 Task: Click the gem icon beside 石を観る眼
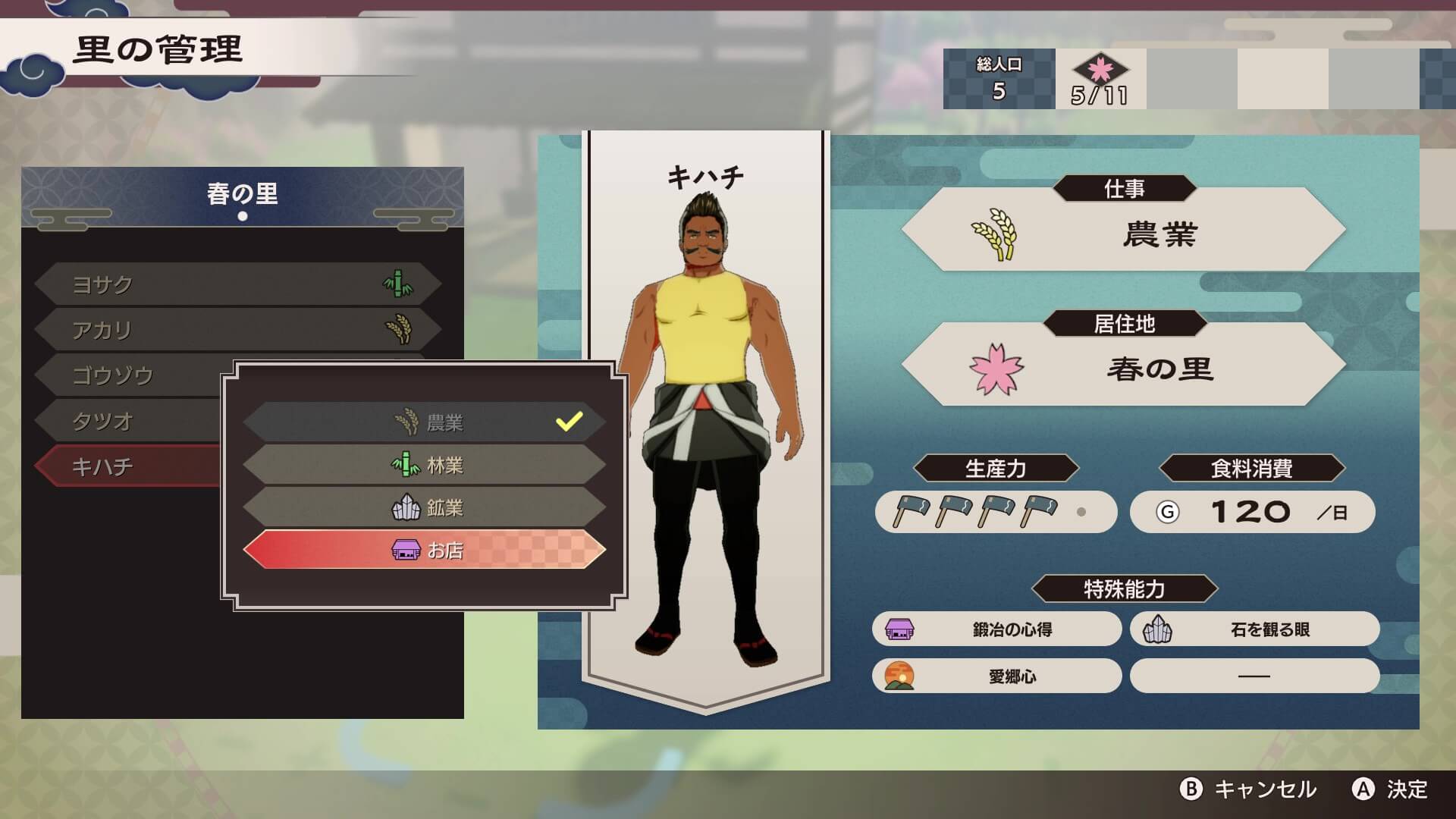[1156, 629]
